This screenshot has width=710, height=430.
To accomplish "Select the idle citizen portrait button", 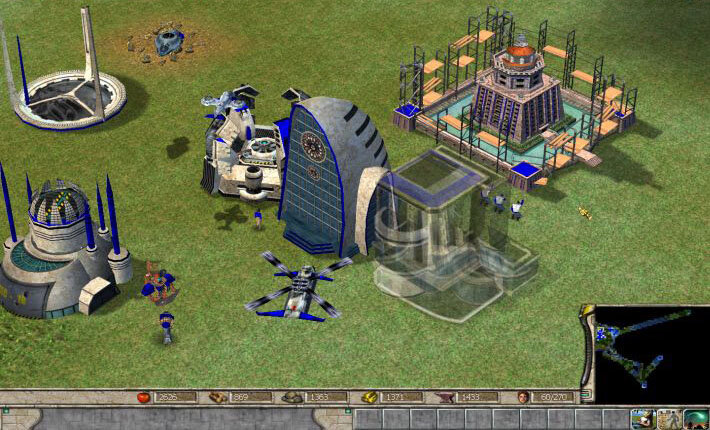I will point(642,418).
